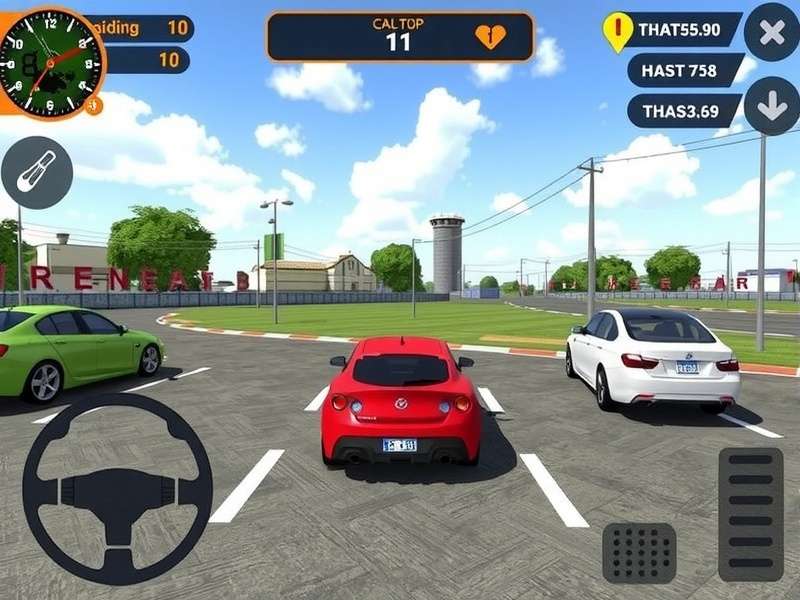
Task: Select the HAST 758 entry
Action: pyautogui.click(x=686, y=70)
